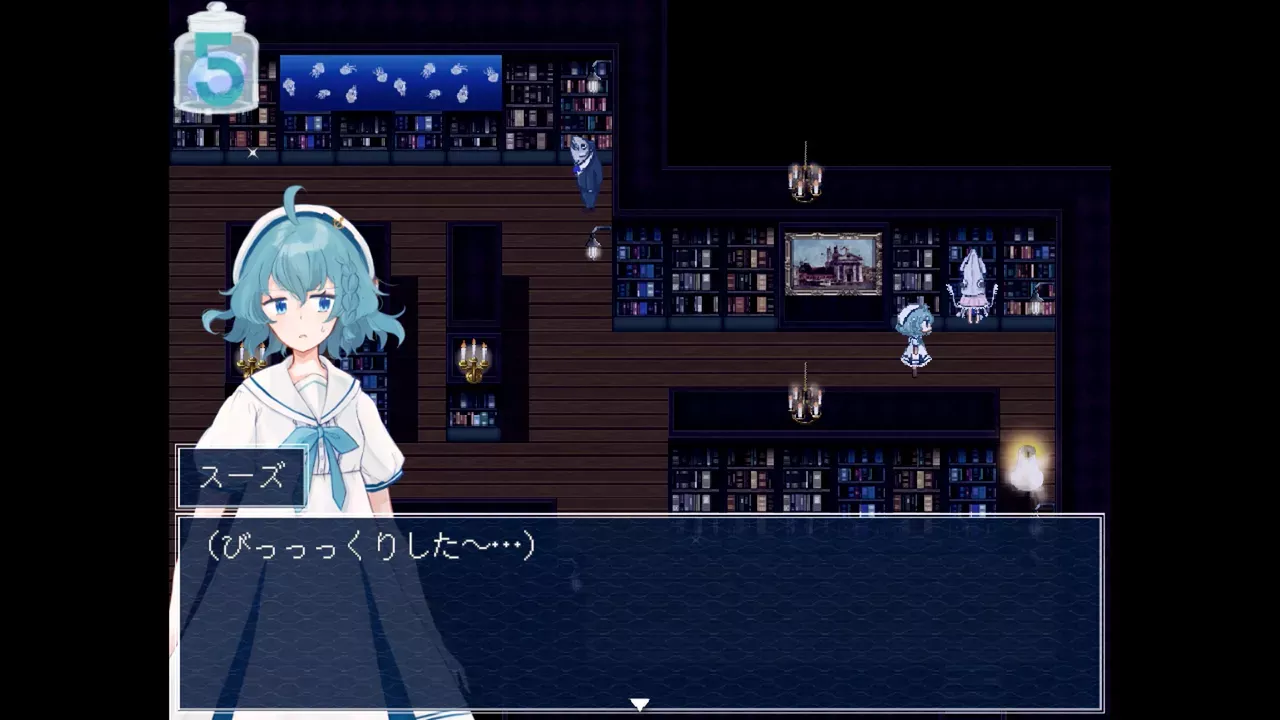Image resolution: width=1280 pixels, height=720 pixels.
Task: Click the small sailor girl character sprite
Action: coord(916,337)
